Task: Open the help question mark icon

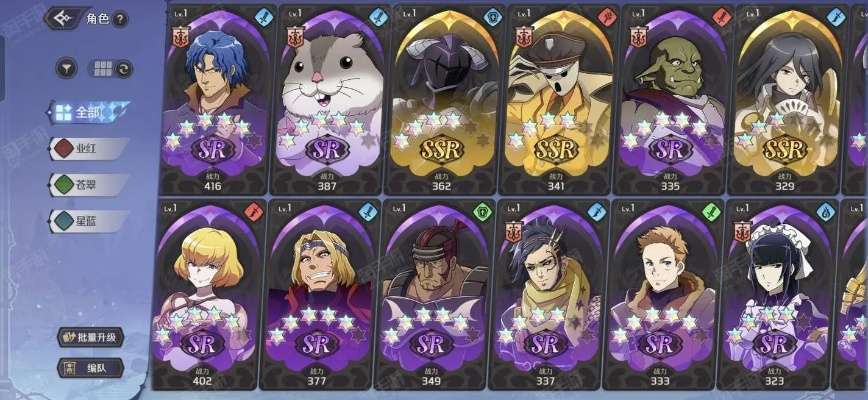Action: point(121,18)
